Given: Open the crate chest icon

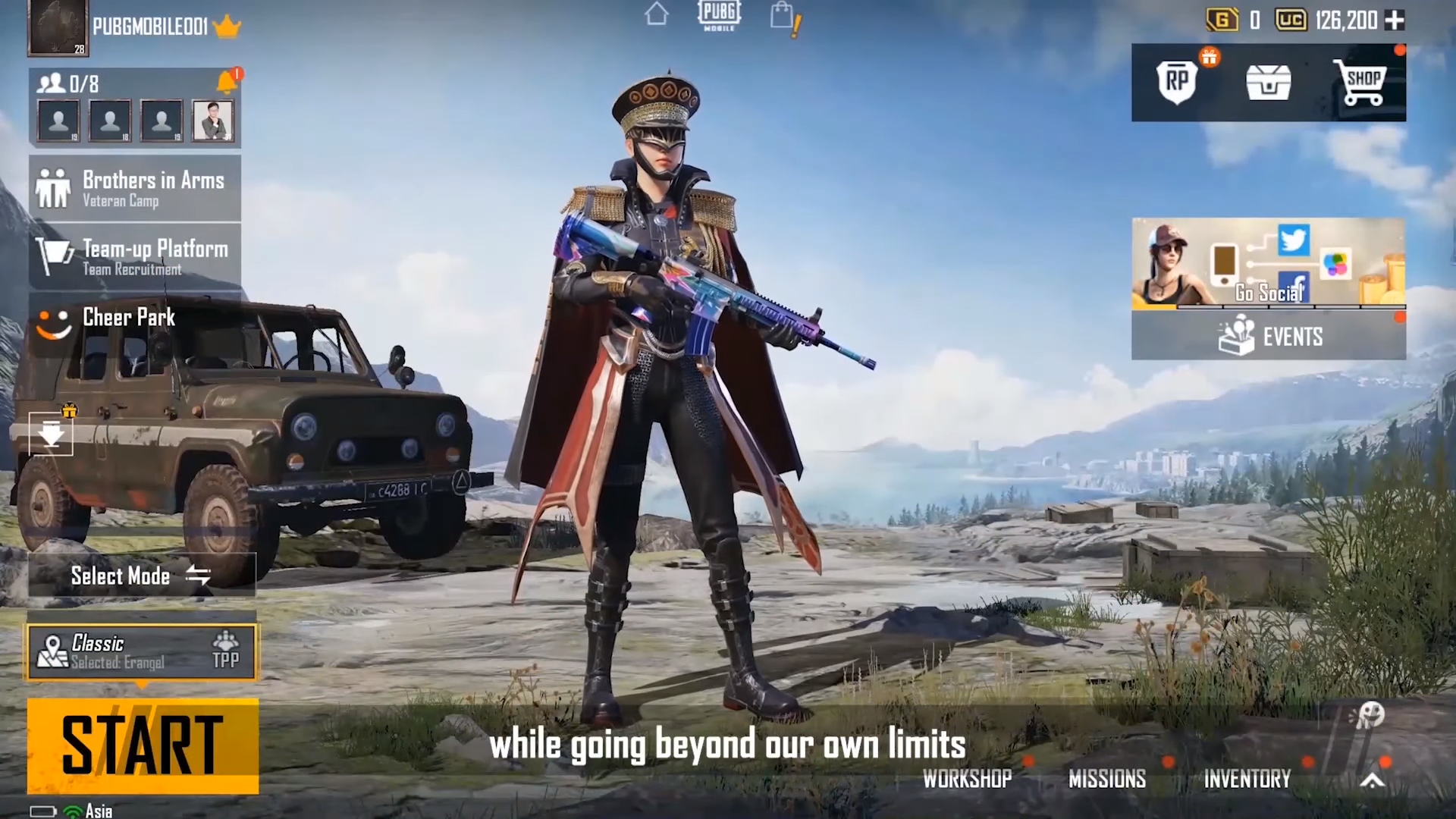Looking at the screenshot, I should point(1268,82).
